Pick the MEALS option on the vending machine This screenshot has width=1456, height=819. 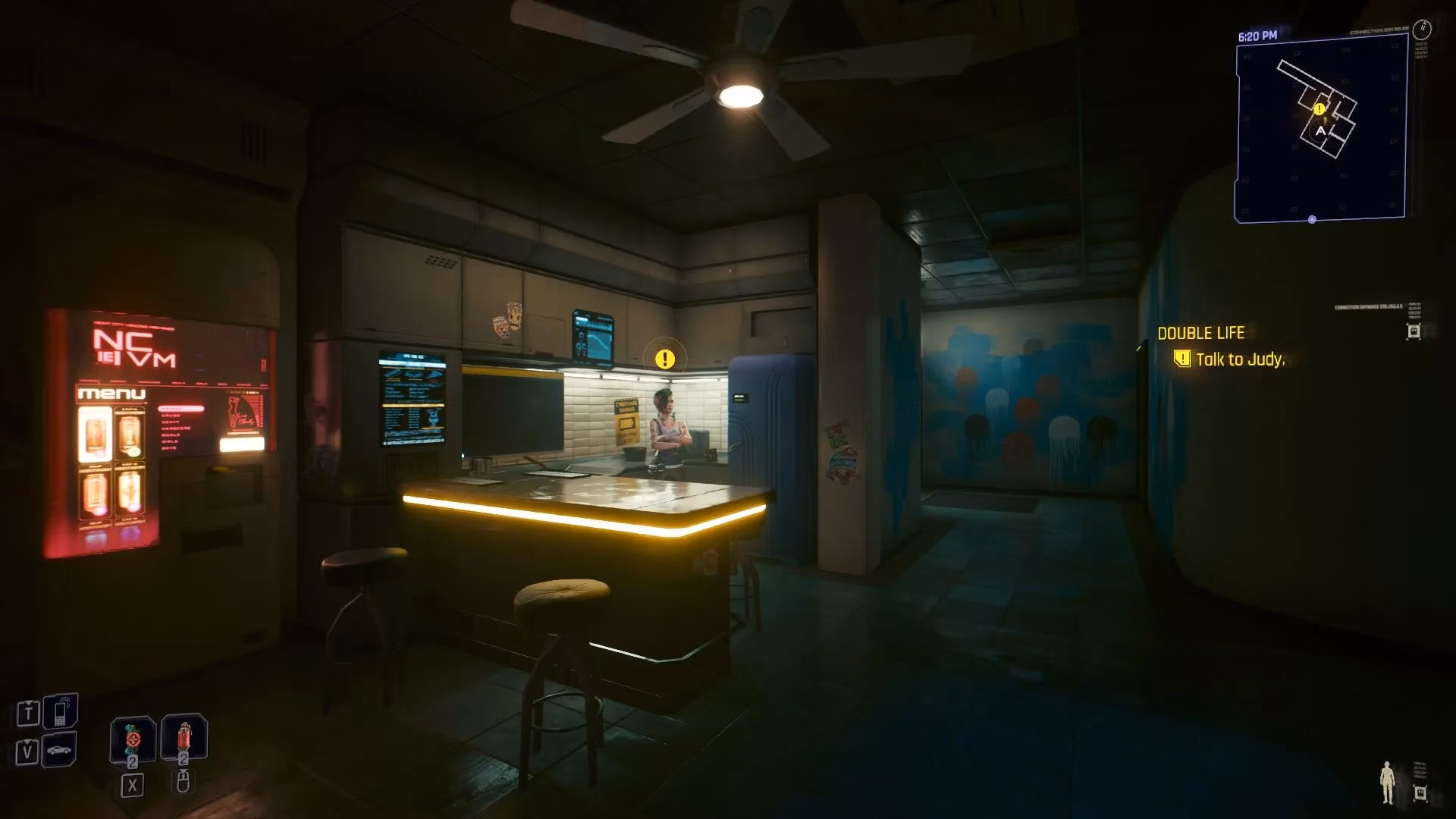click(170, 435)
